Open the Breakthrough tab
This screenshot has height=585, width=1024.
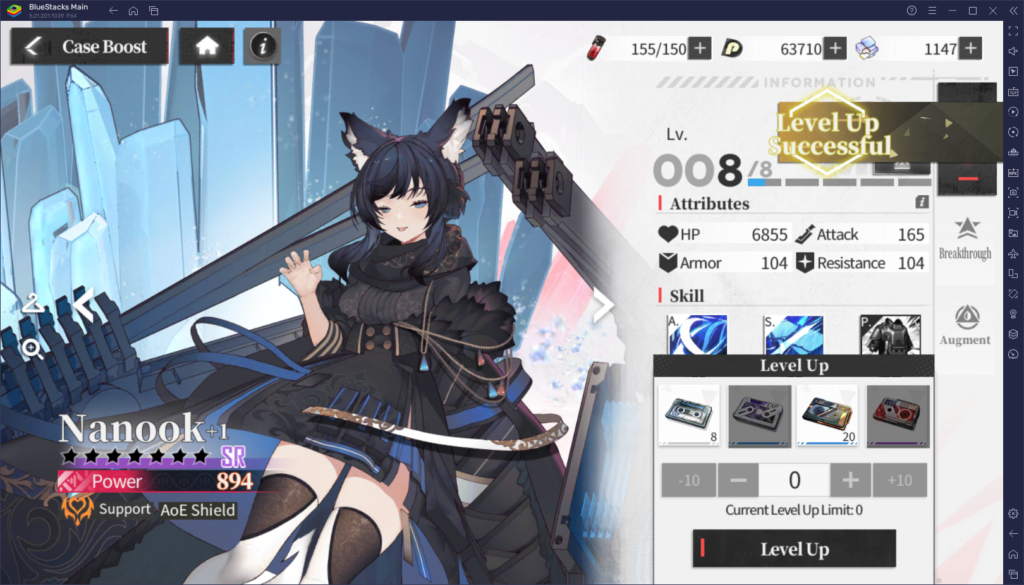965,238
